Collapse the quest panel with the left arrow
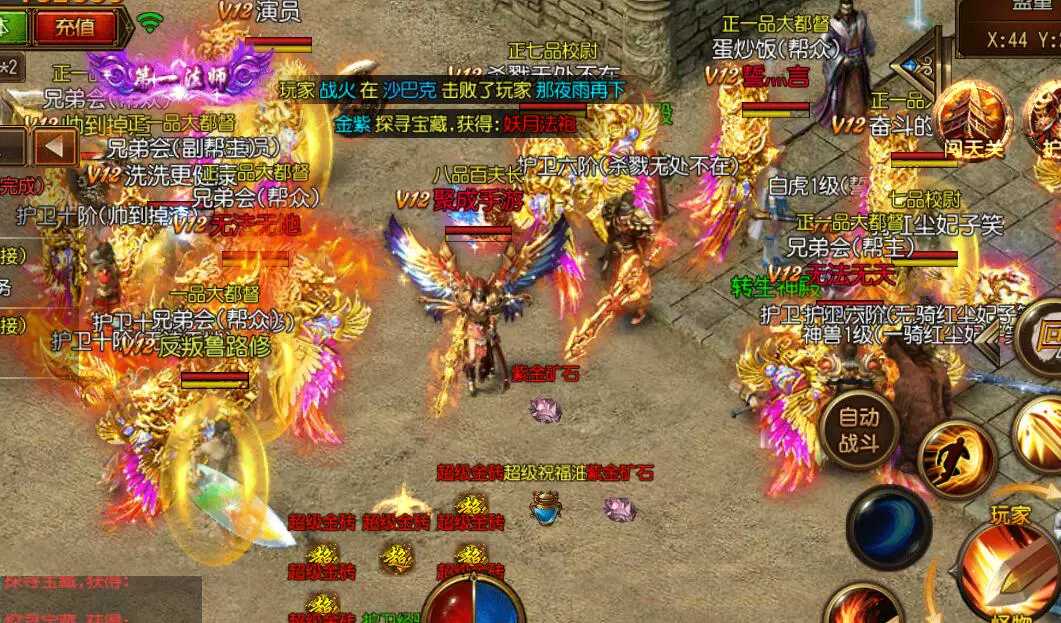Image resolution: width=1061 pixels, height=623 pixels. (x=56, y=148)
